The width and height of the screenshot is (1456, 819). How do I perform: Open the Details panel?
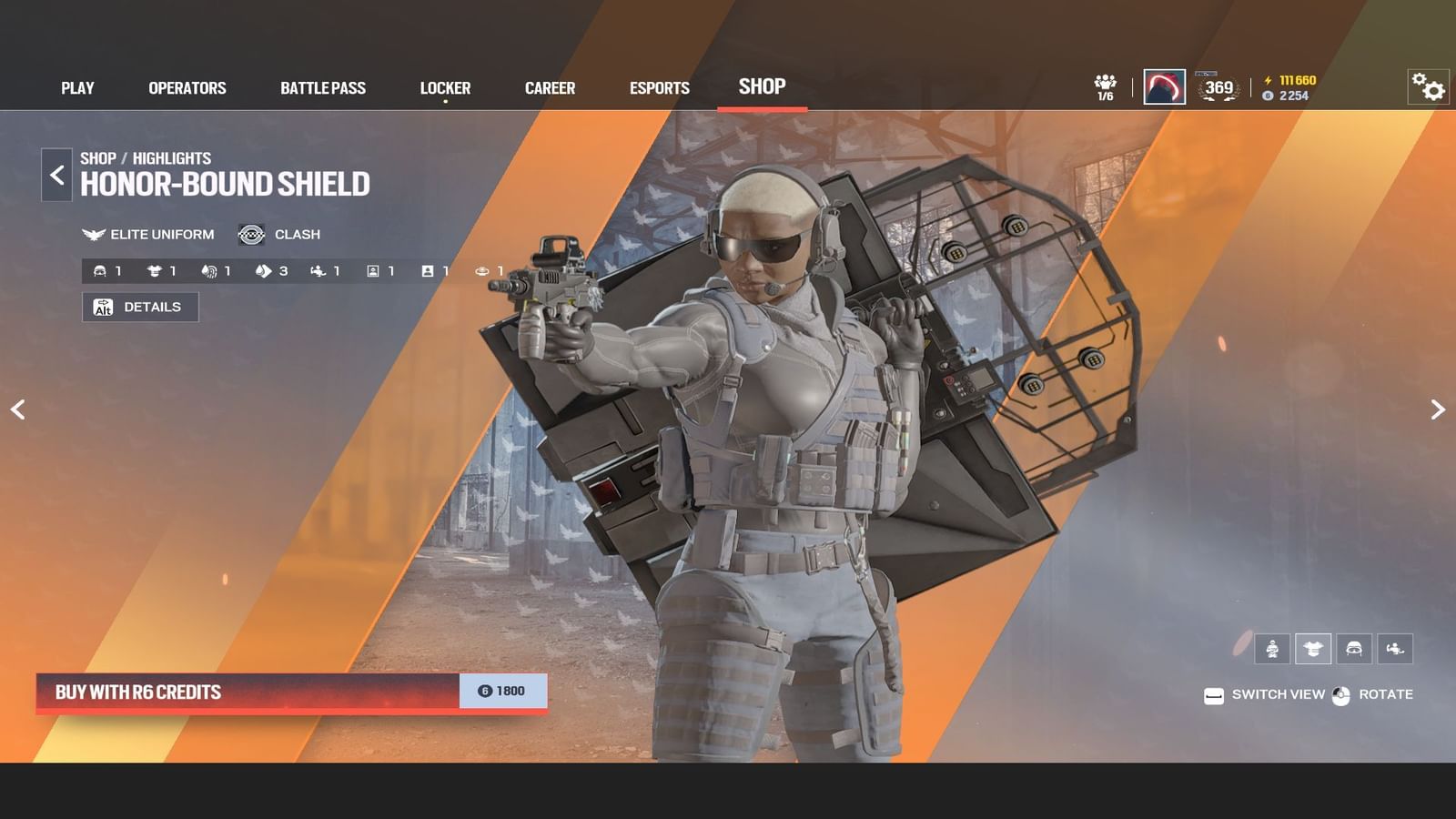pyautogui.click(x=140, y=307)
